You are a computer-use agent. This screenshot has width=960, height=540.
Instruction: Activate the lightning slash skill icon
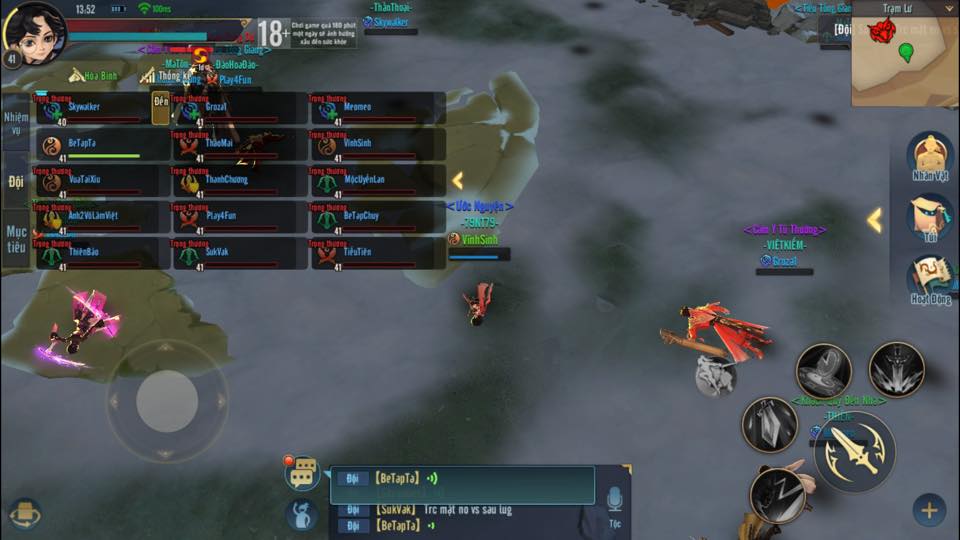click(x=777, y=494)
